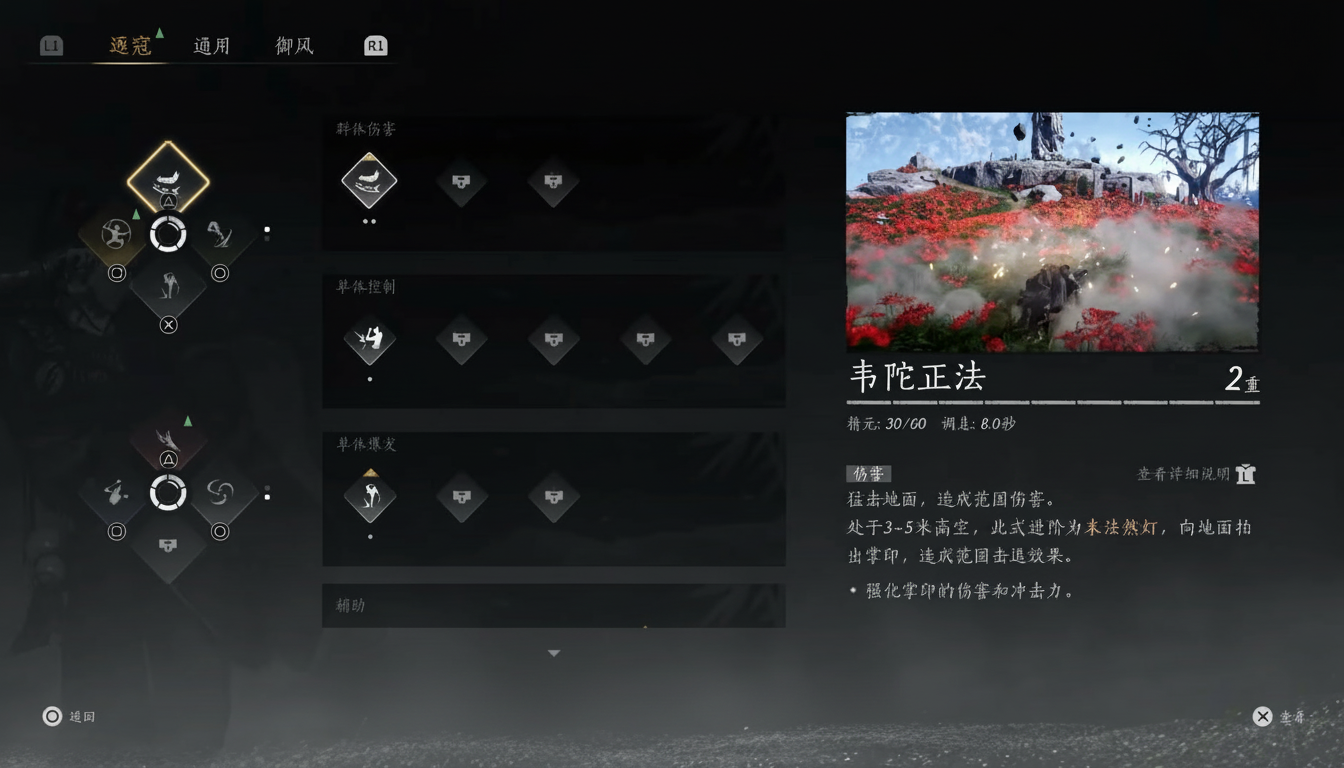Viewport: 1344px width, 768px height.
Task: Click the skill preview thumbnail image
Action: coord(1052,231)
